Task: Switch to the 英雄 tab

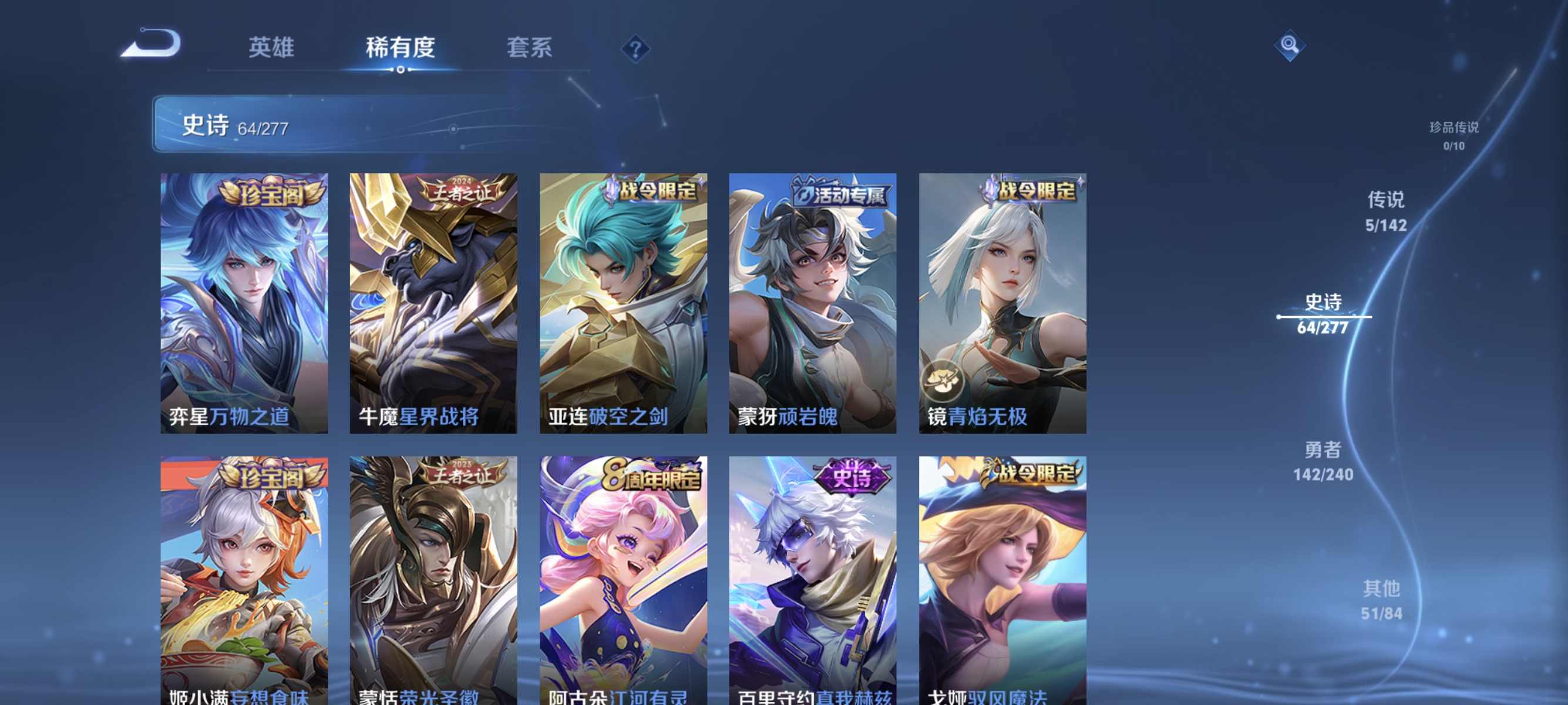Action: (271, 49)
